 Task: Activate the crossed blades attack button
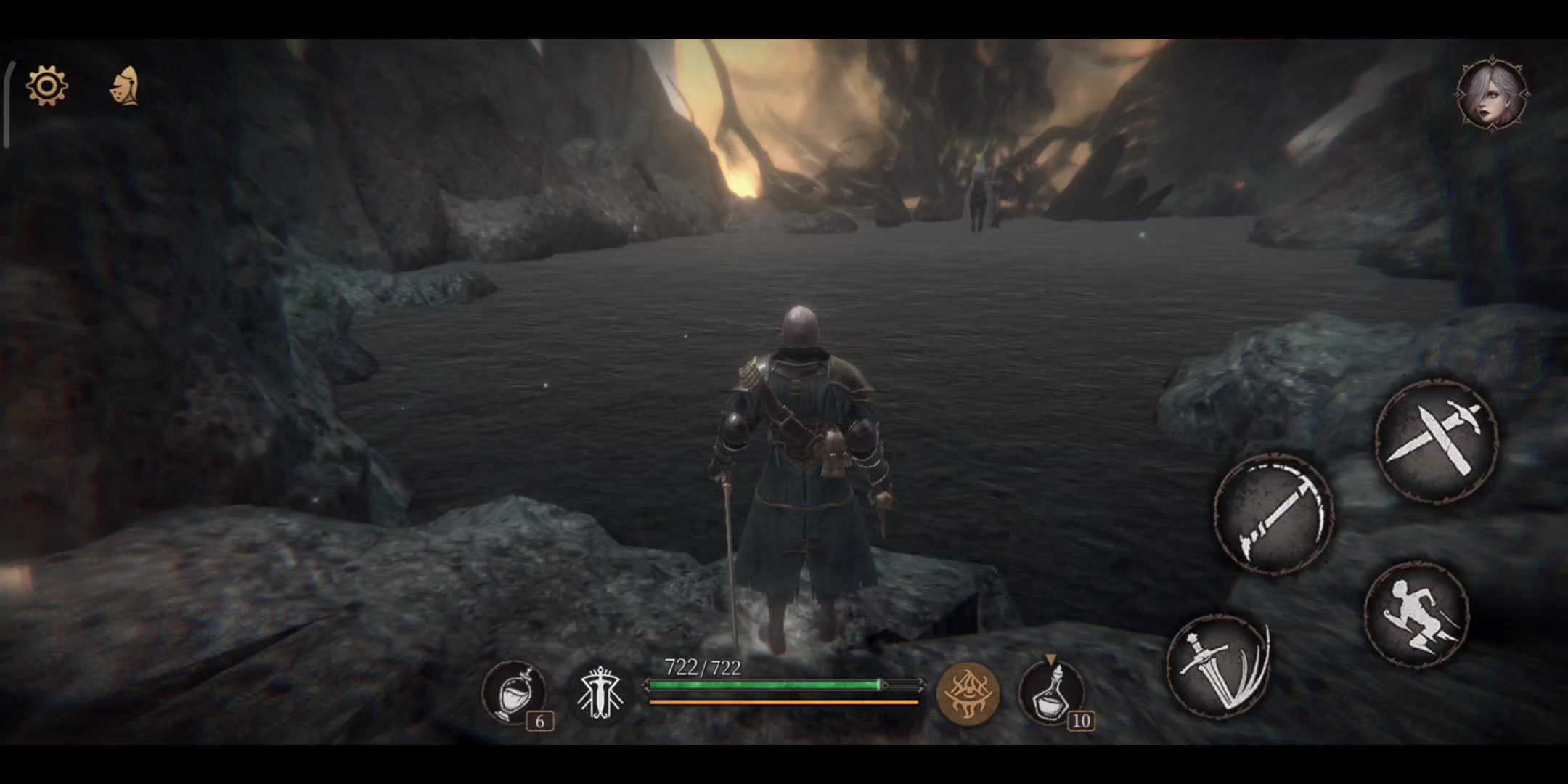click(x=1436, y=439)
